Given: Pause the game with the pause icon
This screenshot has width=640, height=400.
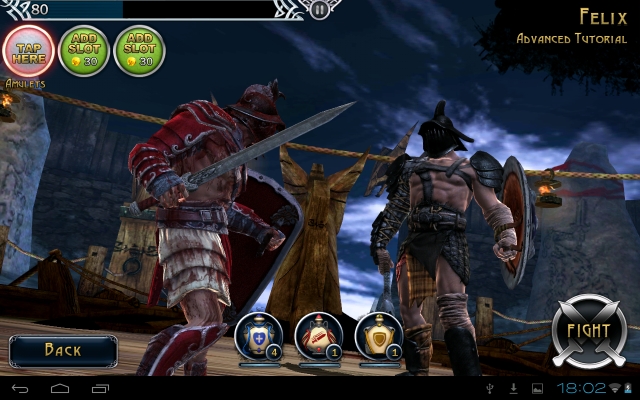Looking at the screenshot, I should pyautogui.click(x=319, y=10).
